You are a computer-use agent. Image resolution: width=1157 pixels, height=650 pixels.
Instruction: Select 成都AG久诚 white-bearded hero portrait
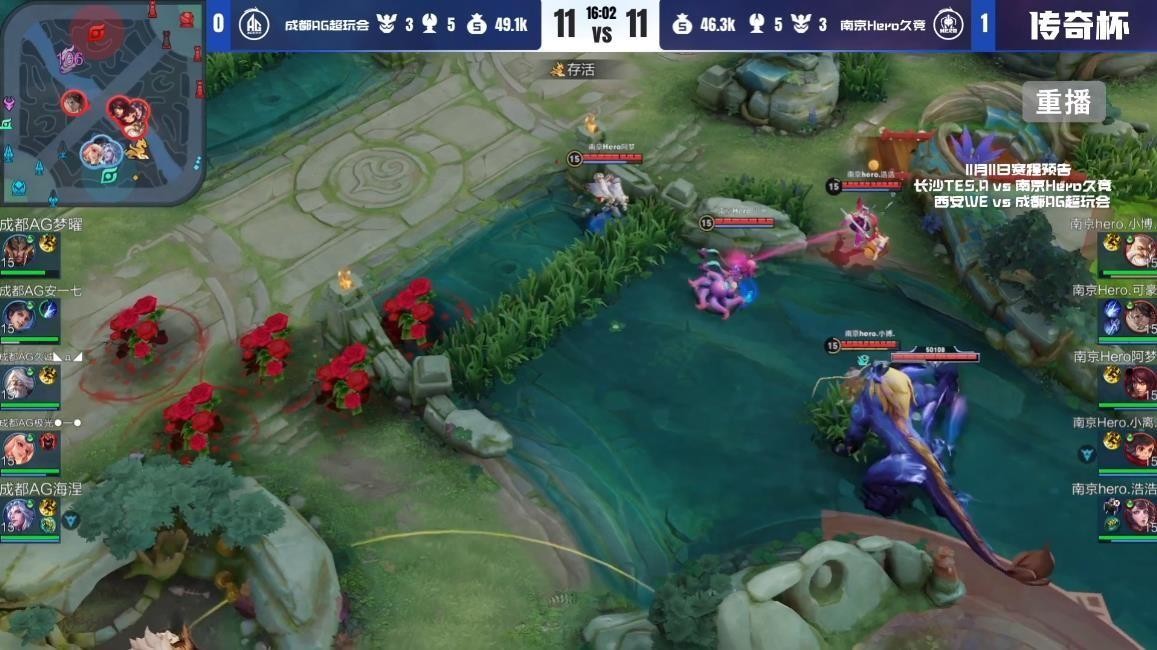point(18,382)
